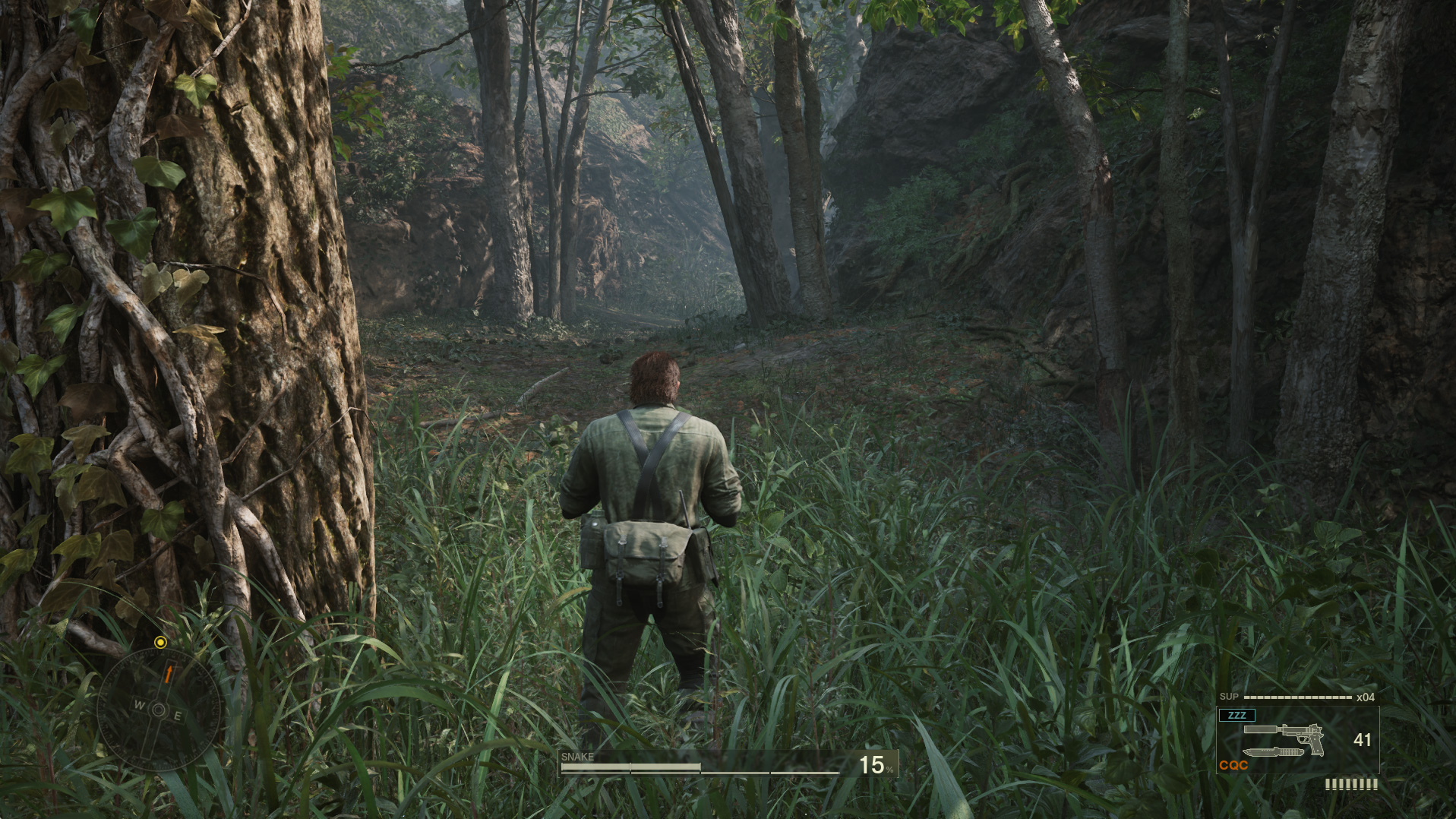This screenshot has width=1456, height=819.
Task: Select the yellow objective marker above compass
Action: click(161, 642)
